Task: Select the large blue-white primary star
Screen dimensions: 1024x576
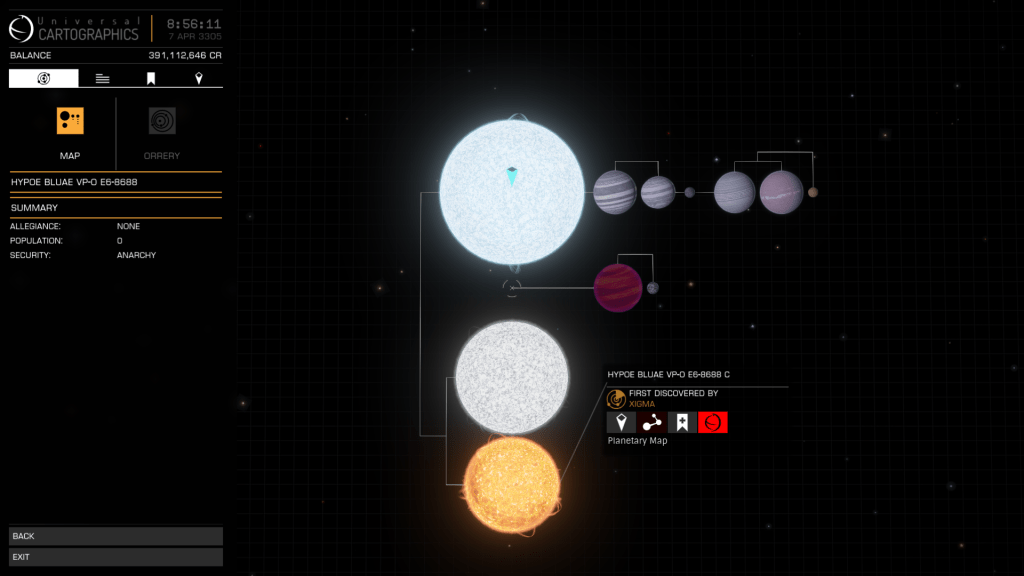Action: (x=511, y=192)
